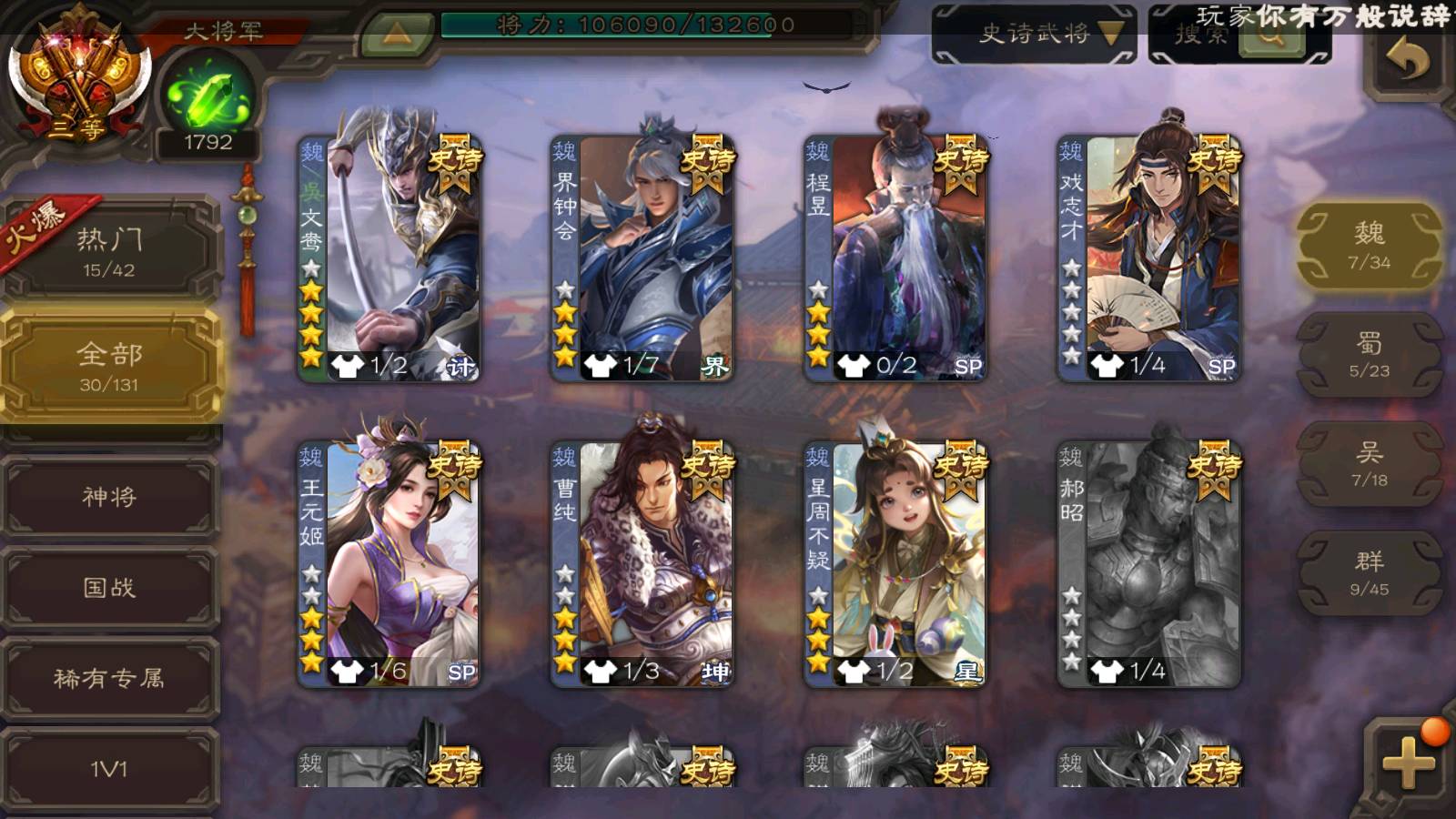Open the 神将 category tab
The height and width of the screenshot is (819, 1456).
coord(109,497)
